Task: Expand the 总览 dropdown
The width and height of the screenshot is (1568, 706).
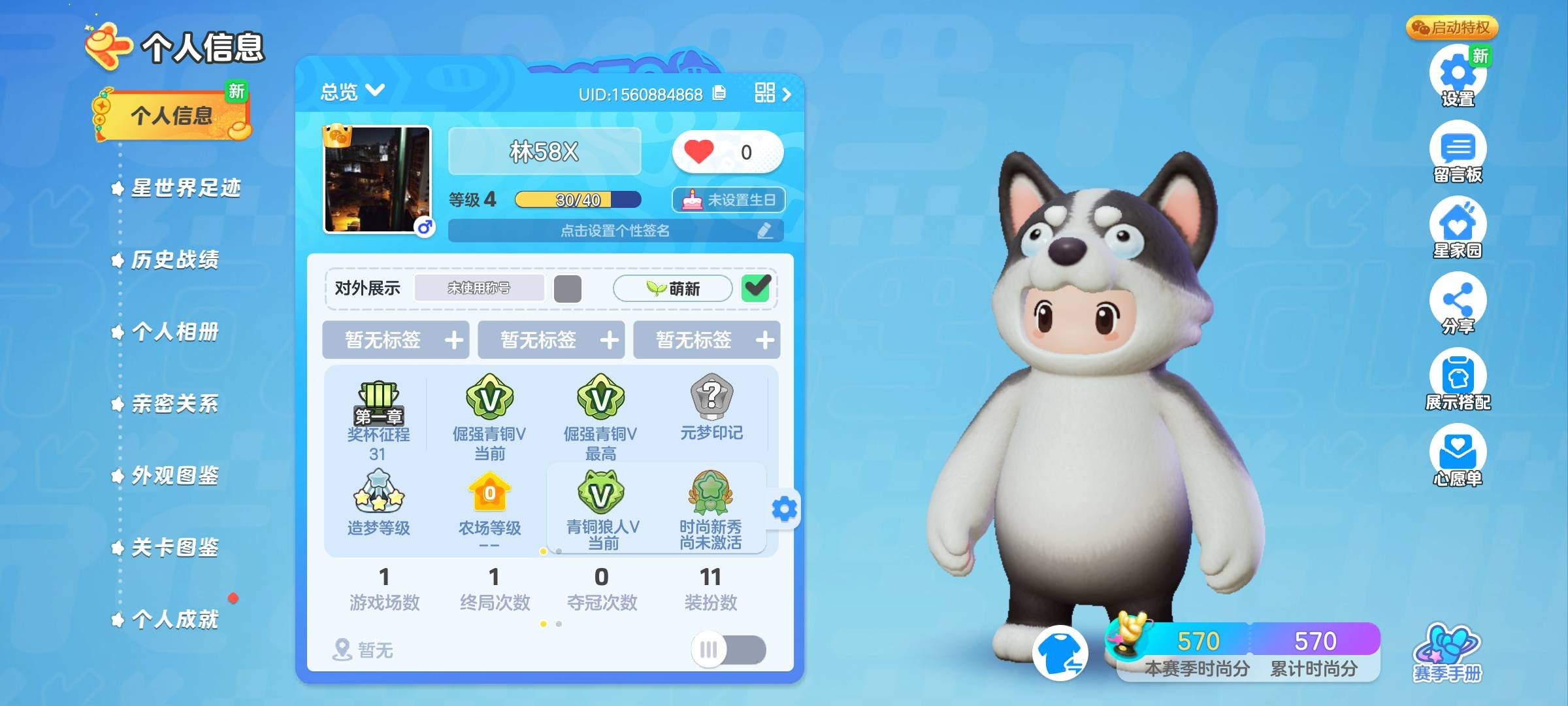Action: coord(353,92)
